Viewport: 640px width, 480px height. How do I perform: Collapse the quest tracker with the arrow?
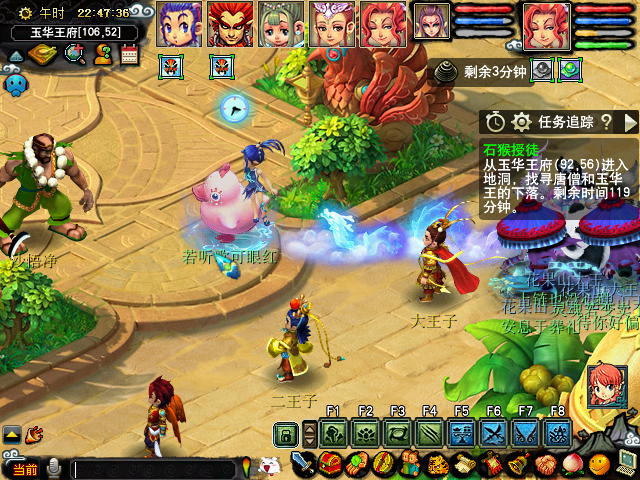[630, 122]
